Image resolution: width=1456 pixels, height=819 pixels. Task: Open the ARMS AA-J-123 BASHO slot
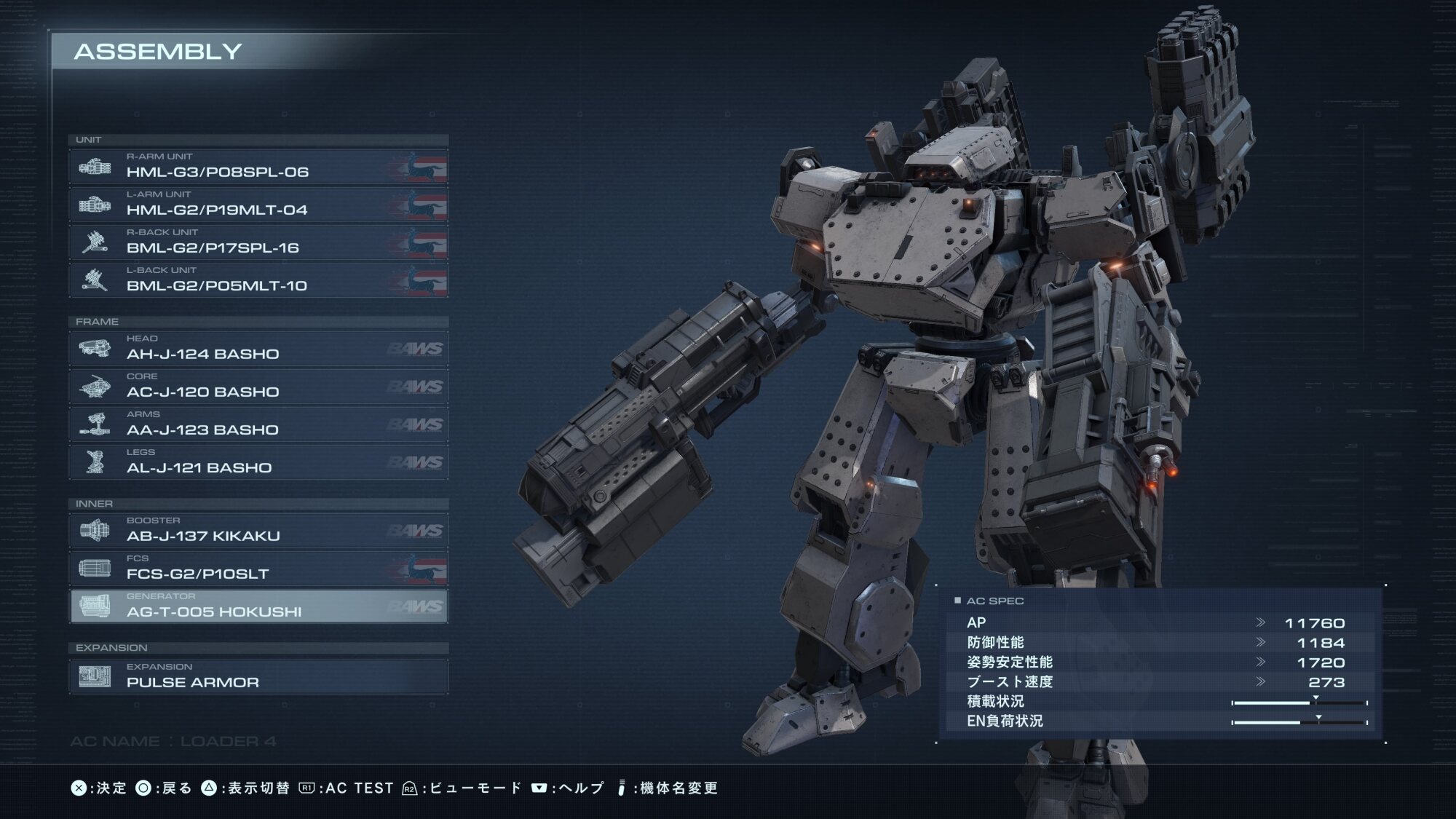258,424
